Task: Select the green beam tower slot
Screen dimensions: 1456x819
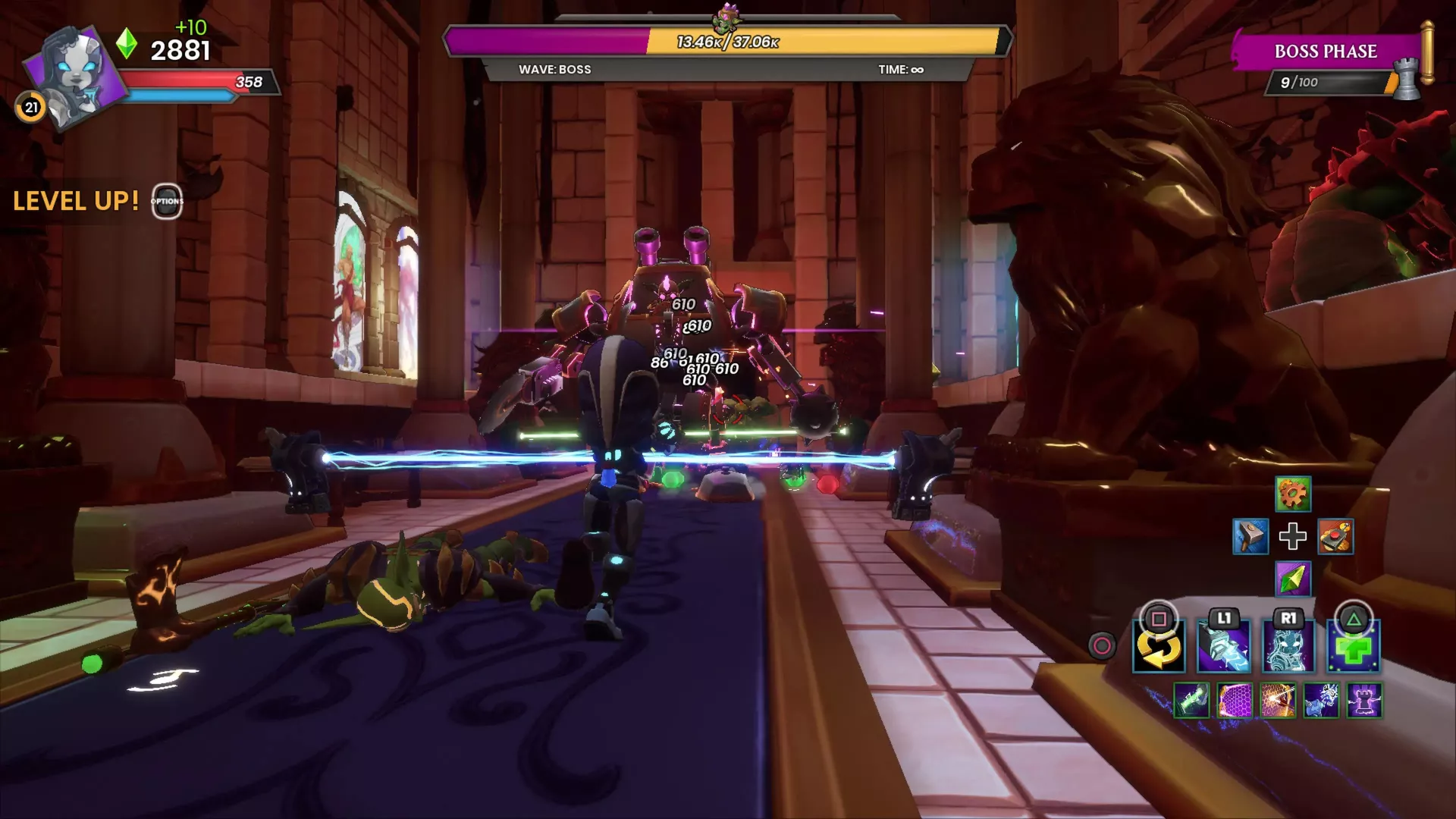Action: (x=1191, y=700)
